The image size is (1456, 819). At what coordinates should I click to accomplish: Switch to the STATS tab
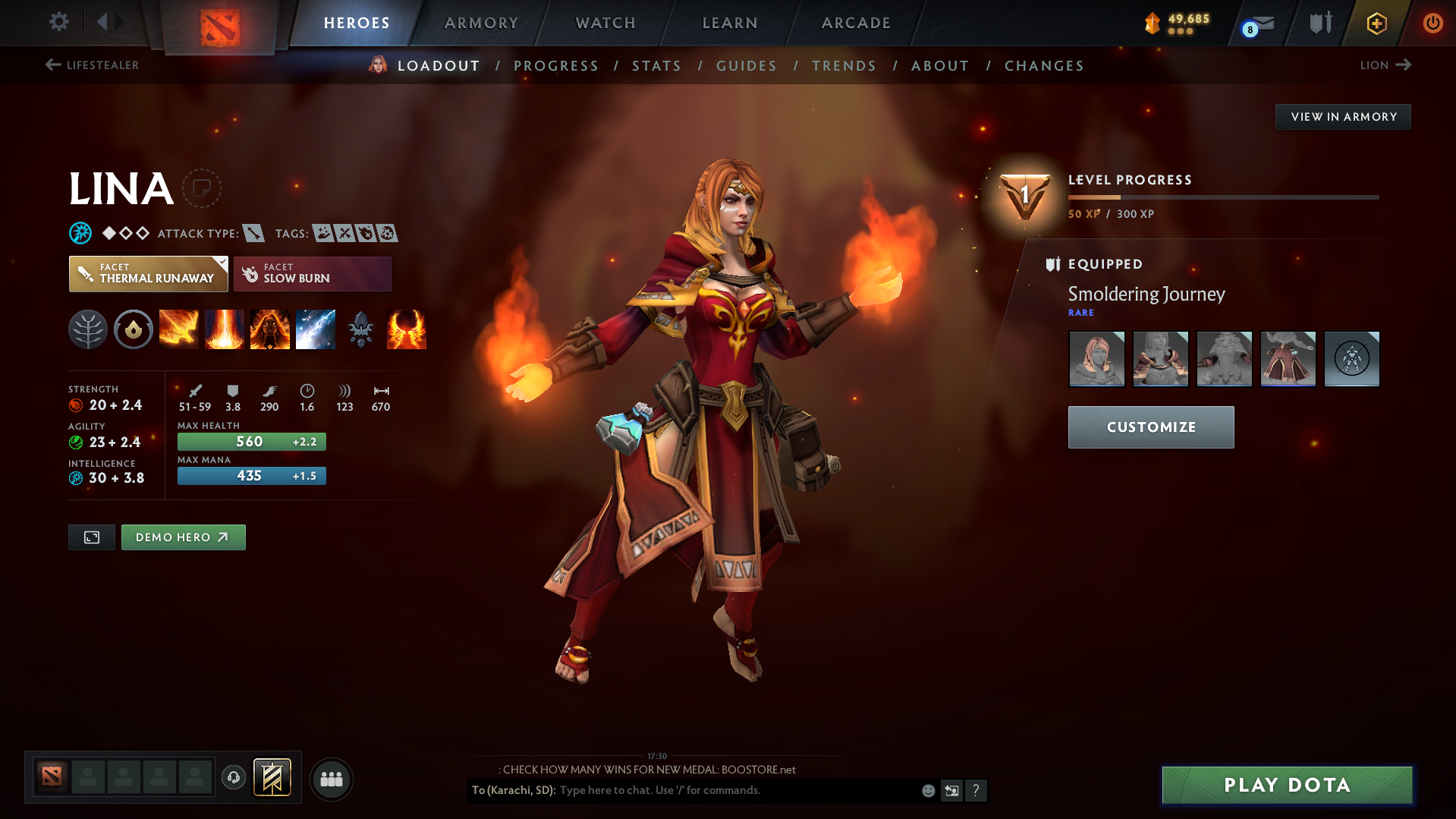coord(656,65)
